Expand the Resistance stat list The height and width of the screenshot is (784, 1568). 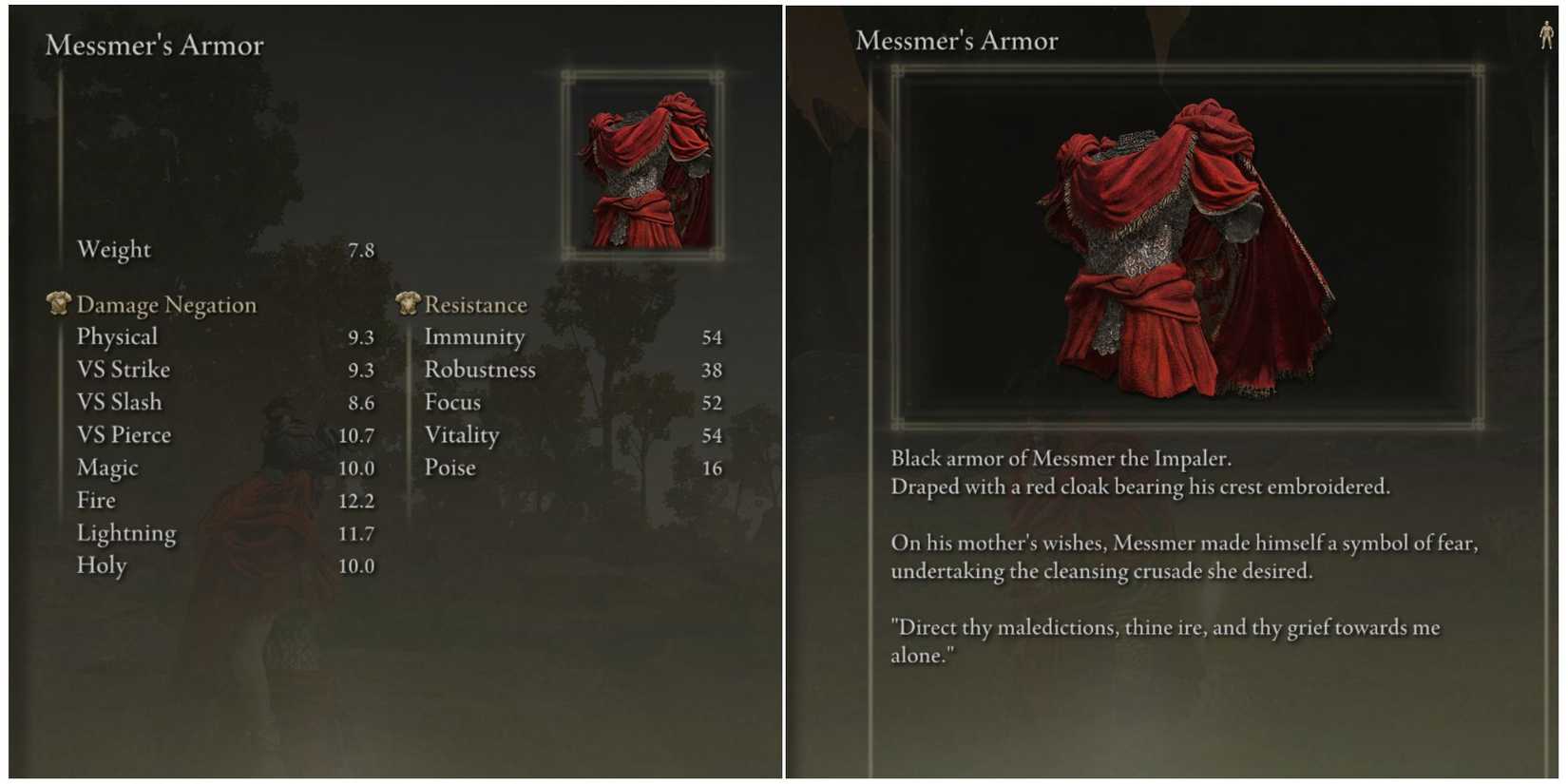[477, 304]
